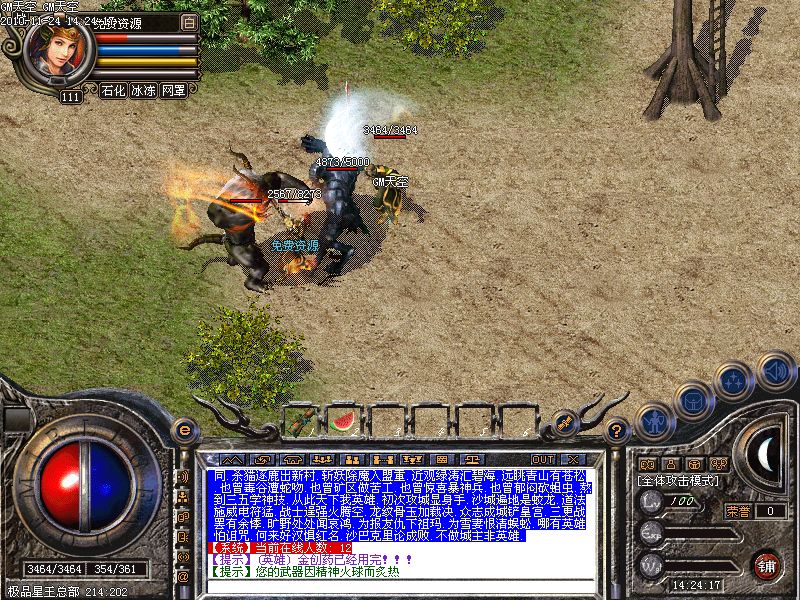Open the help question mark button
The width and height of the screenshot is (800, 600).
coord(618,431)
